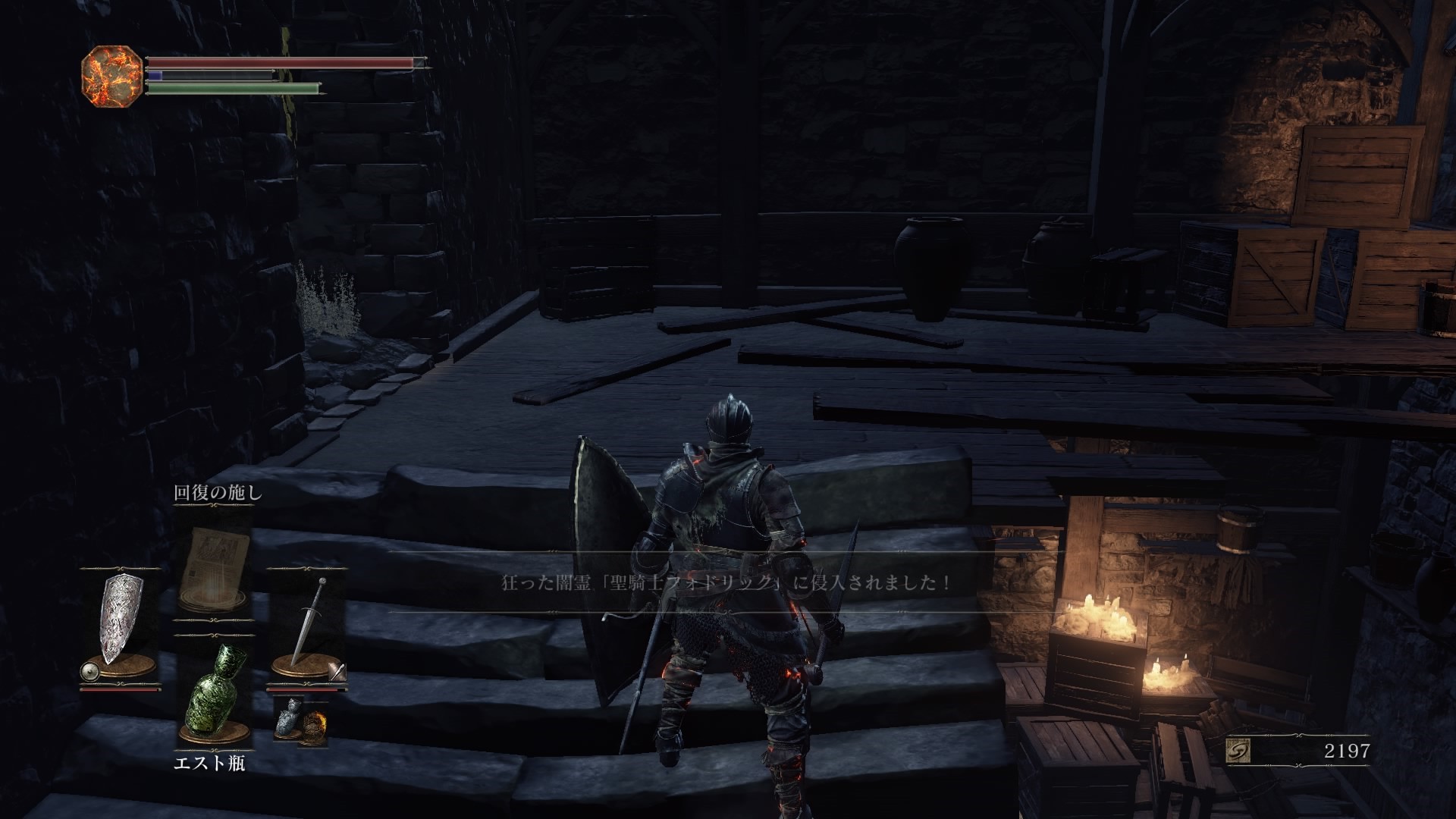The height and width of the screenshot is (819, 1456).
Task: Click the small ashen flask icon
Action: pos(289,717)
